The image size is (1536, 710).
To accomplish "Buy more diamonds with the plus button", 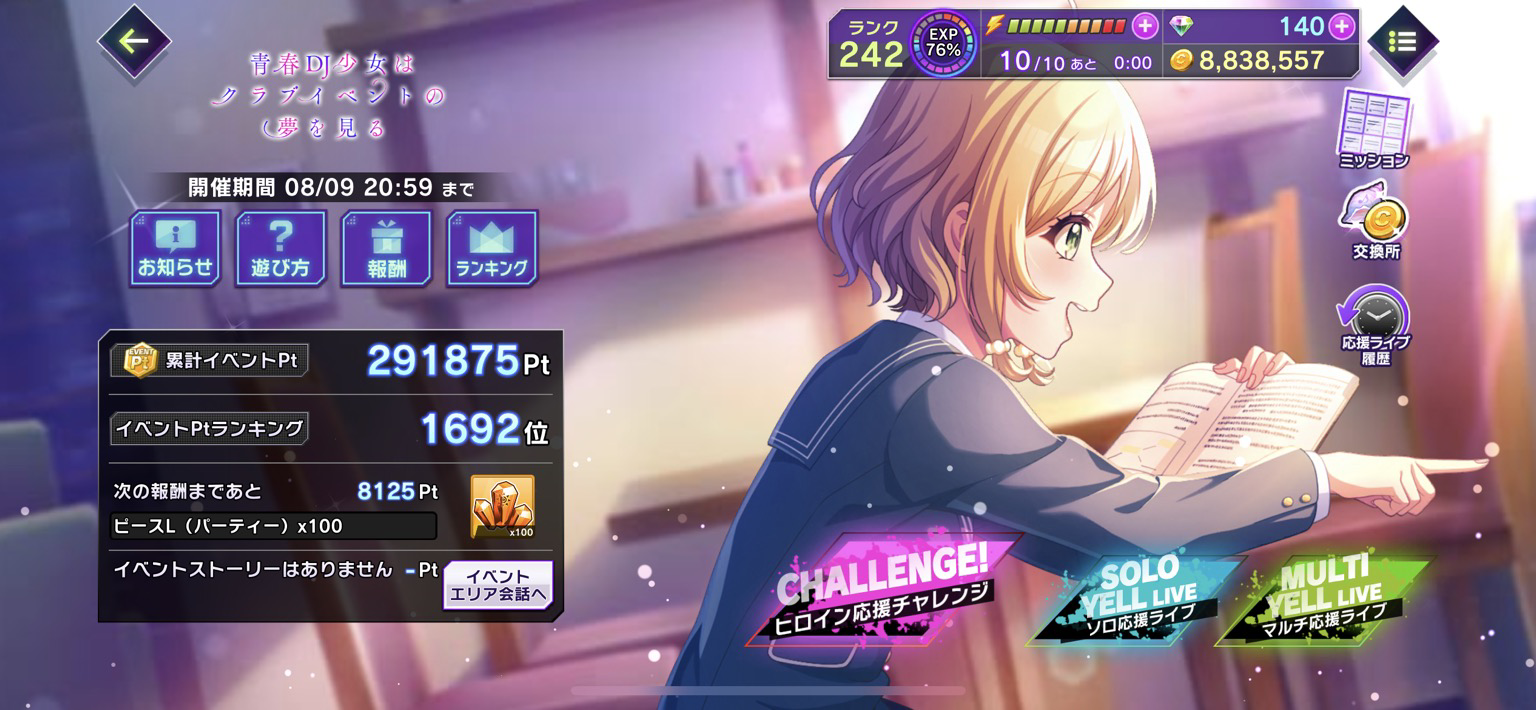I will (1342, 27).
